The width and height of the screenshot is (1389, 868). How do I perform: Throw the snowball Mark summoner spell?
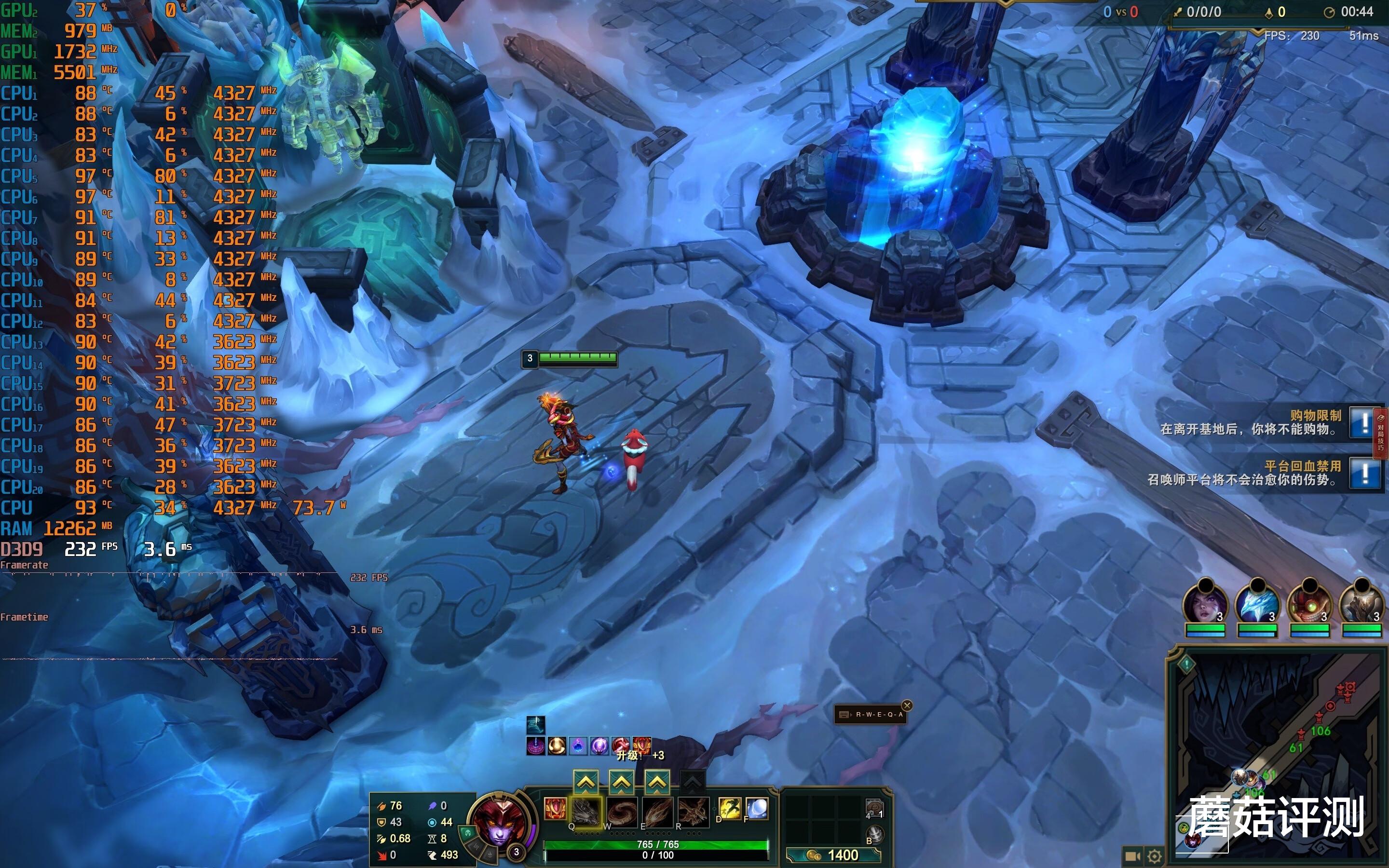click(757, 808)
